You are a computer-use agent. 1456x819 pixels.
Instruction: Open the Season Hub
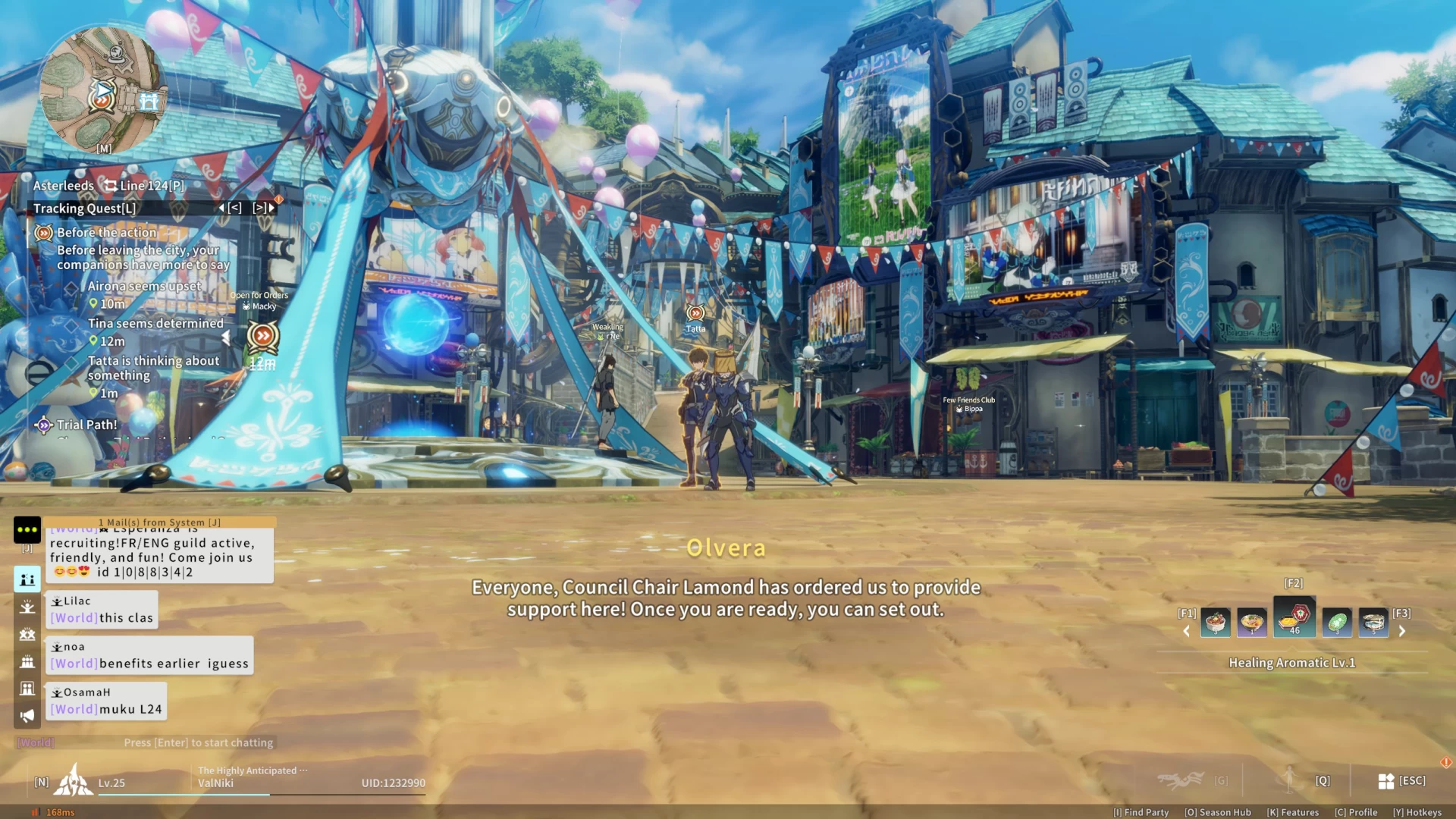[1218, 812]
